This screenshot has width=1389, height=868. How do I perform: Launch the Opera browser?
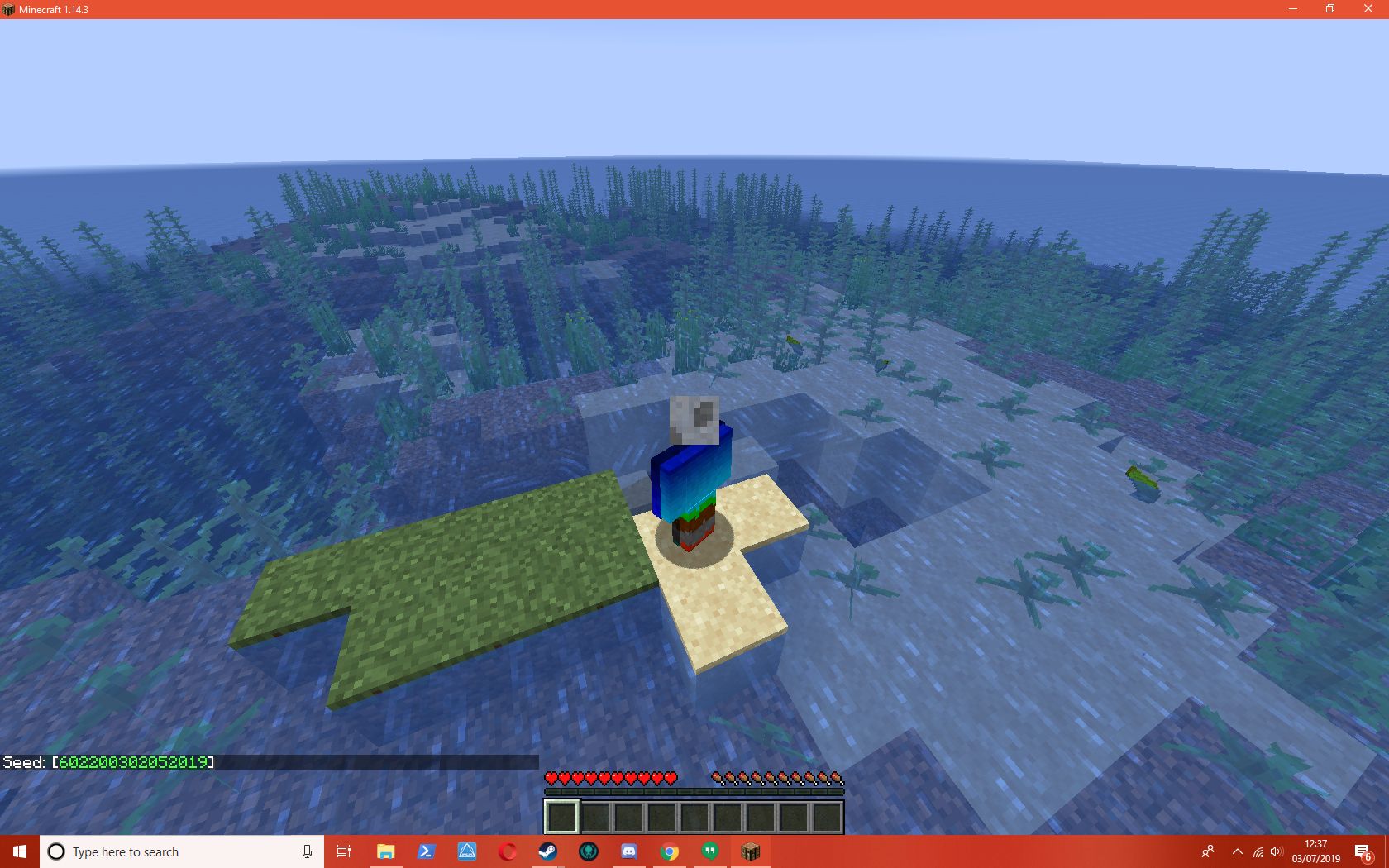tap(507, 851)
